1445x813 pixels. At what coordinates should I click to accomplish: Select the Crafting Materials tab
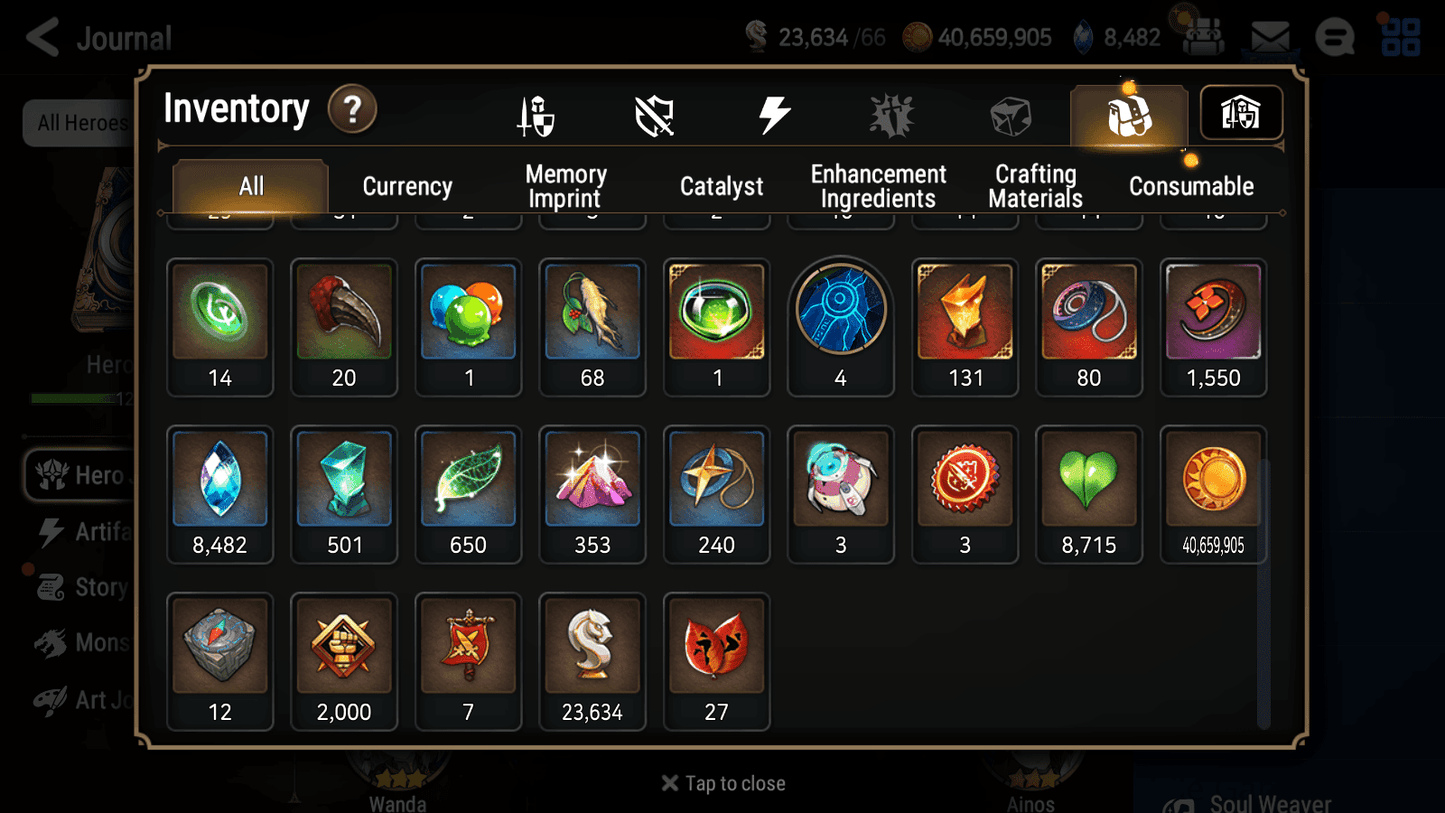1035,185
